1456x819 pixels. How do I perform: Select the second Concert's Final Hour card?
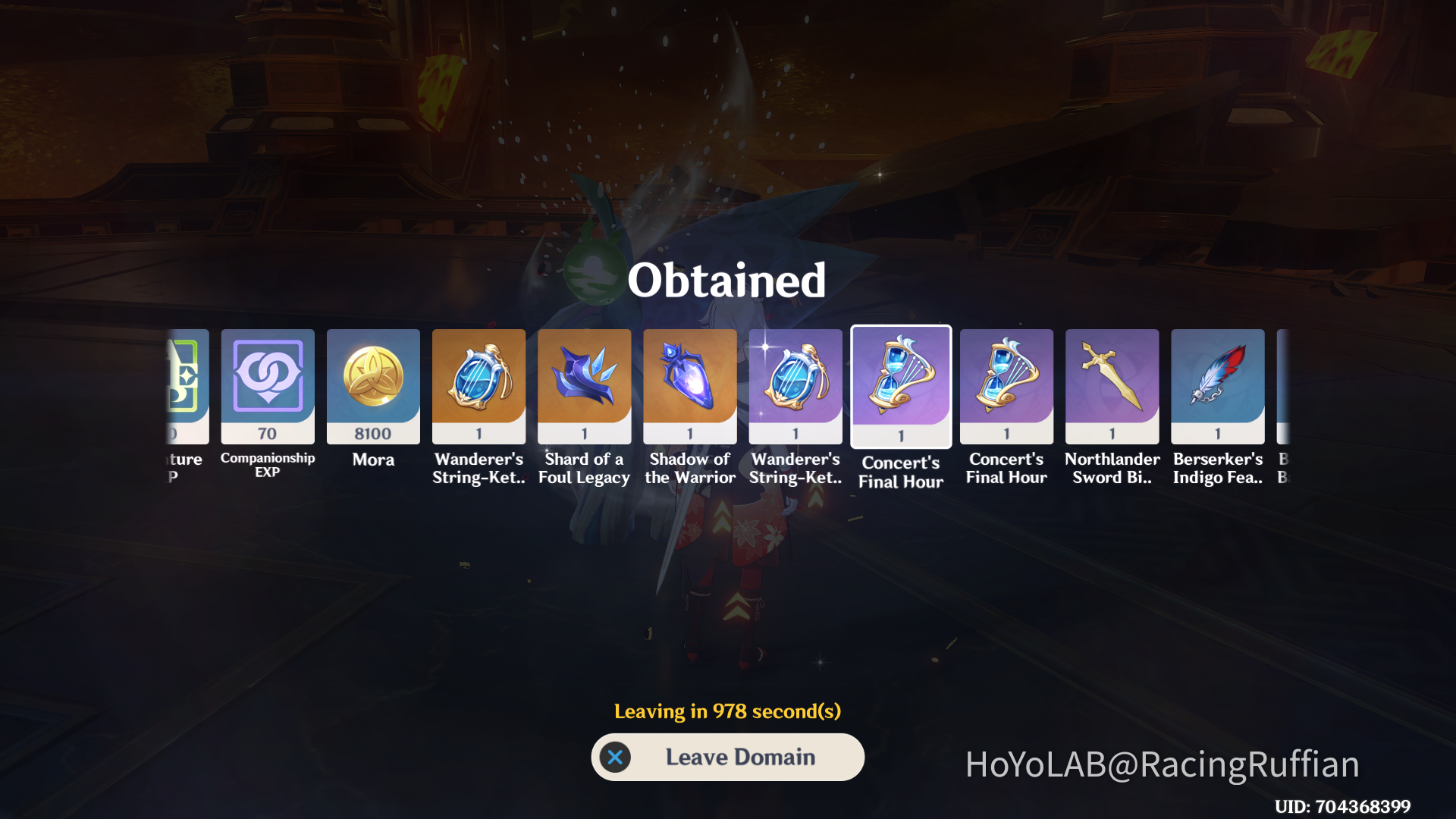tap(1006, 386)
